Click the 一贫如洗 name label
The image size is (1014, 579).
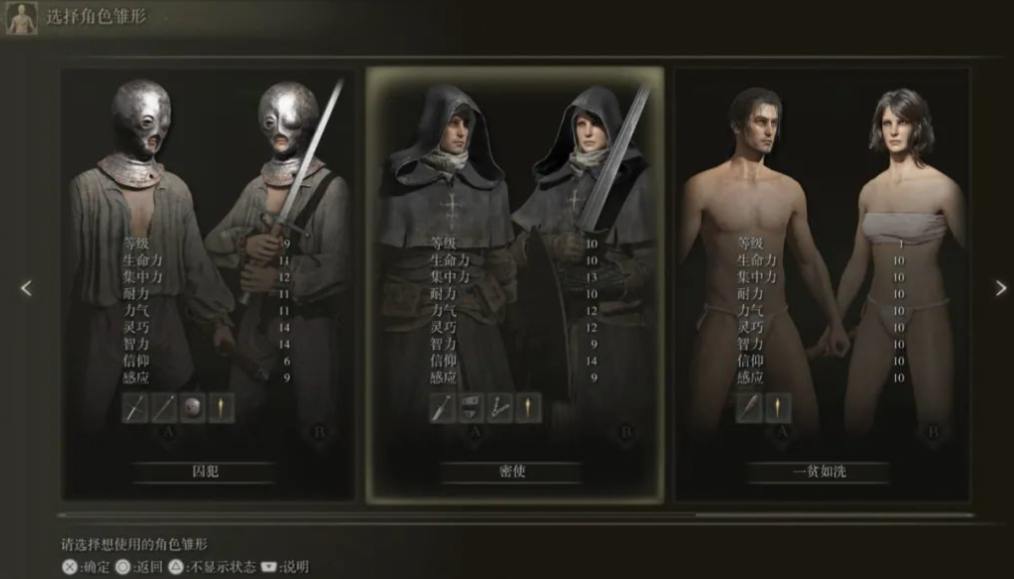(819, 471)
